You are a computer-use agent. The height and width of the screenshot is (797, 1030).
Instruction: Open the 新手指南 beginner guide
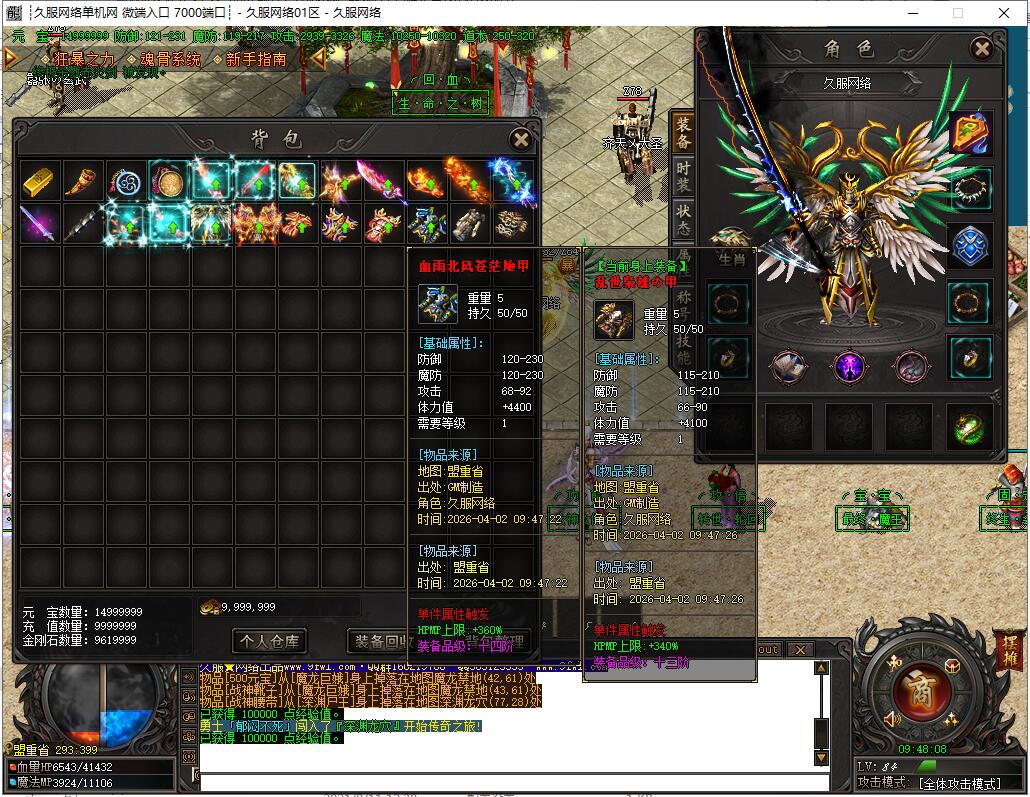256,59
